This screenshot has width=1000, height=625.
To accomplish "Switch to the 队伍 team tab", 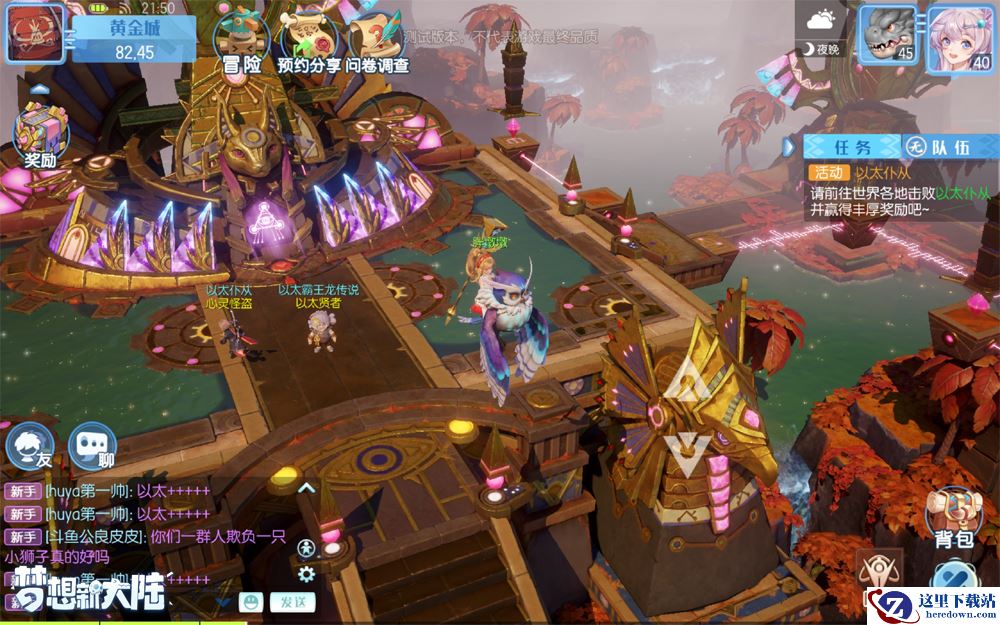I will tap(941, 146).
